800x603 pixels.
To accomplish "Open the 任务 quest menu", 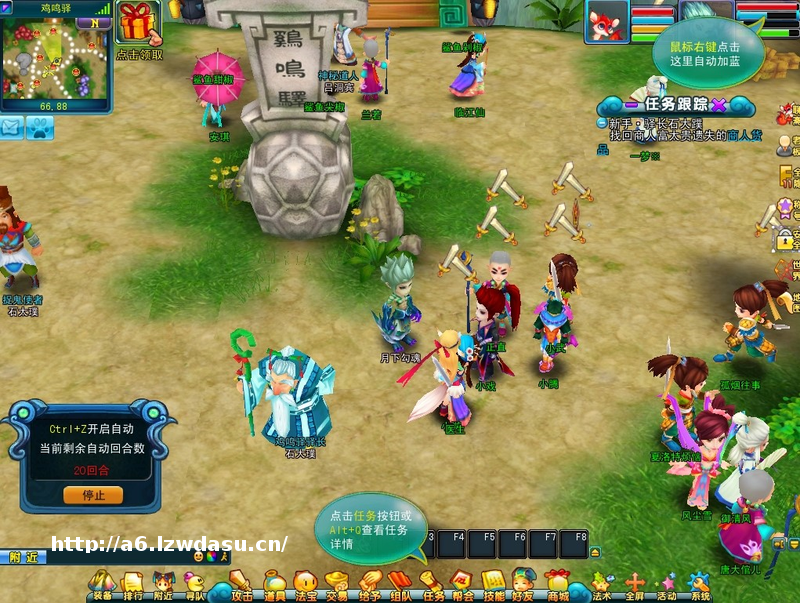I will [x=432, y=583].
